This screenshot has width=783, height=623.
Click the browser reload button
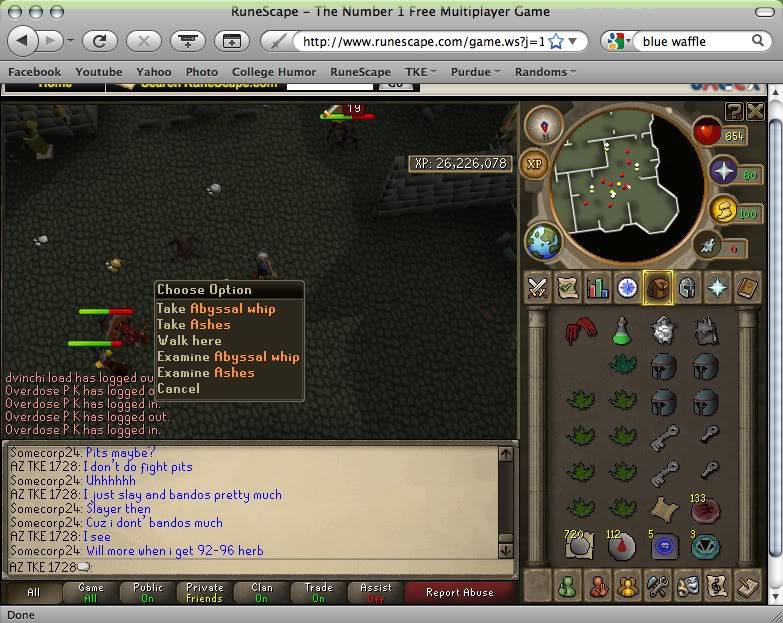pyautogui.click(x=99, y=41)
